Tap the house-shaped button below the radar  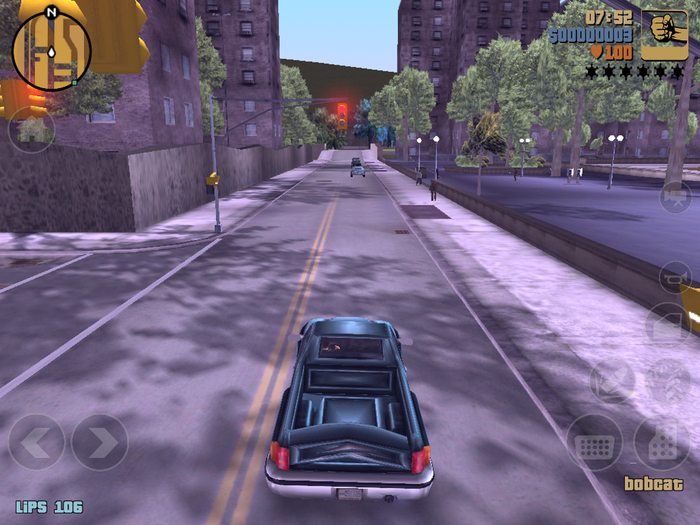tap(32, 129)
